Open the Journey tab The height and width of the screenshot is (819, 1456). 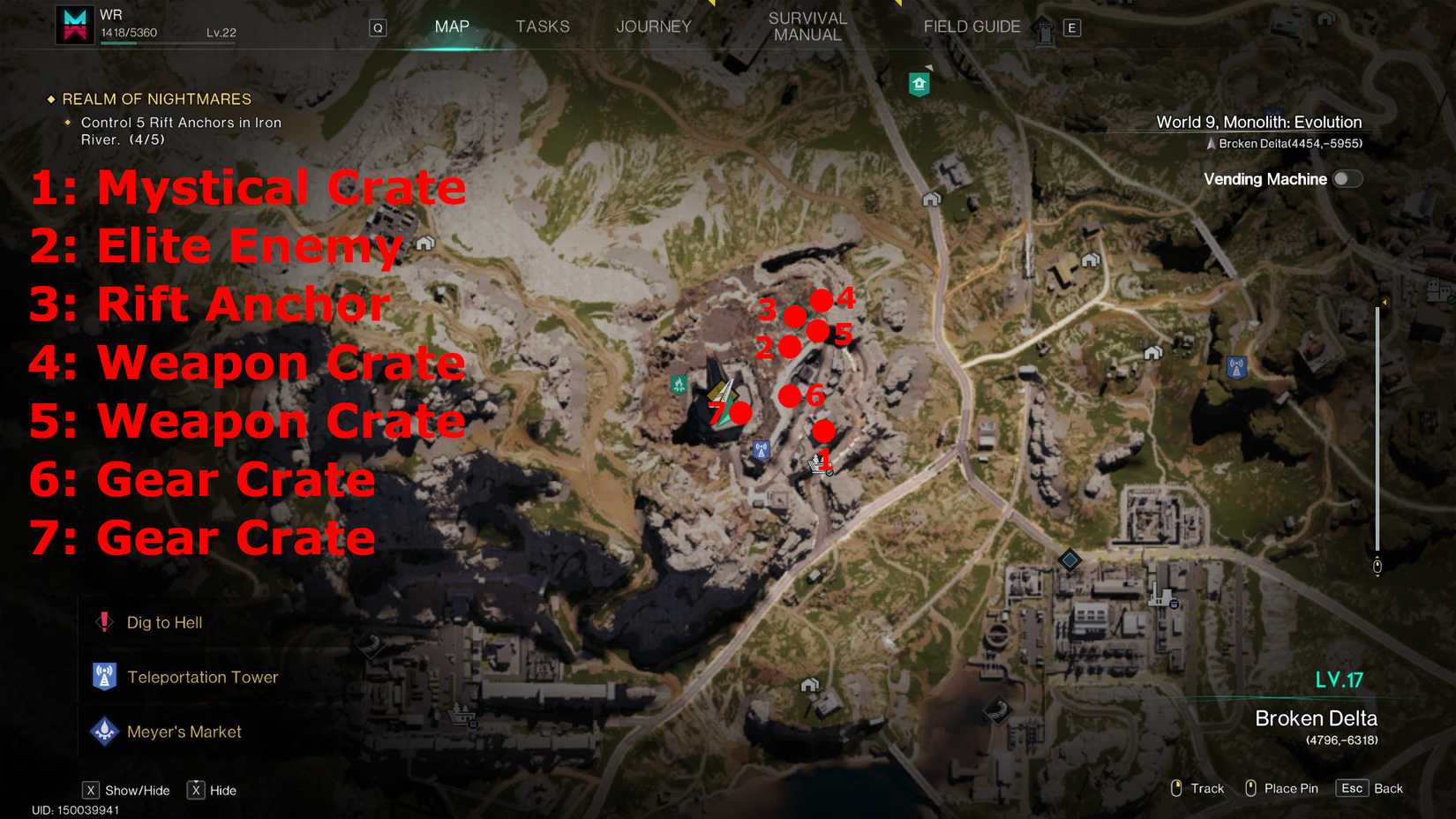(653, 26)
